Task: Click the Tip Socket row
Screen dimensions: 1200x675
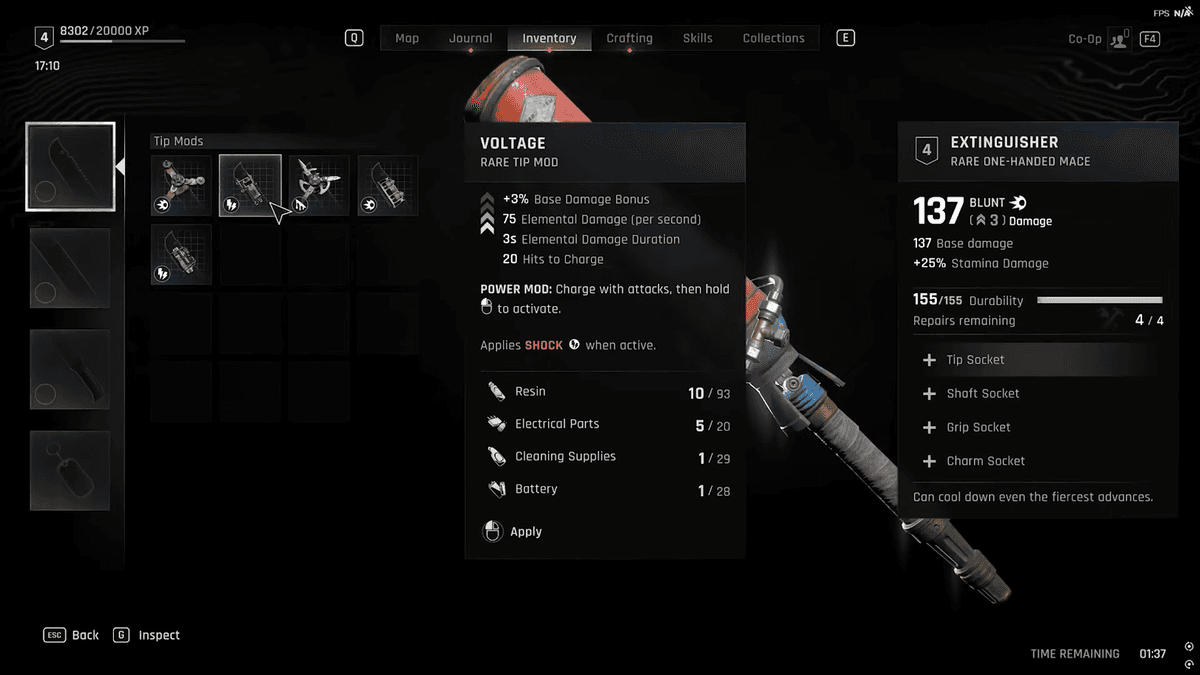Action: click(1036, 360)
